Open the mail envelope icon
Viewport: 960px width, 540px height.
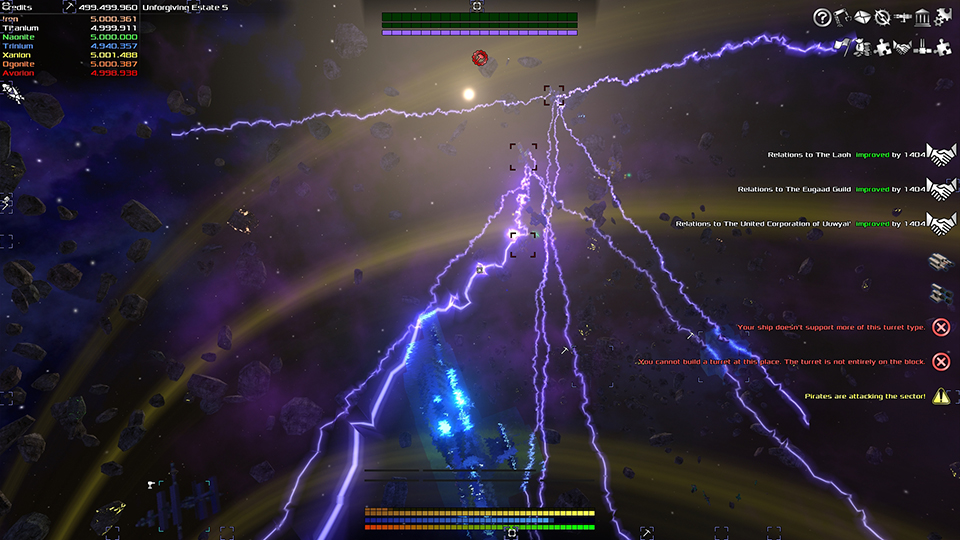pos(862,17)
